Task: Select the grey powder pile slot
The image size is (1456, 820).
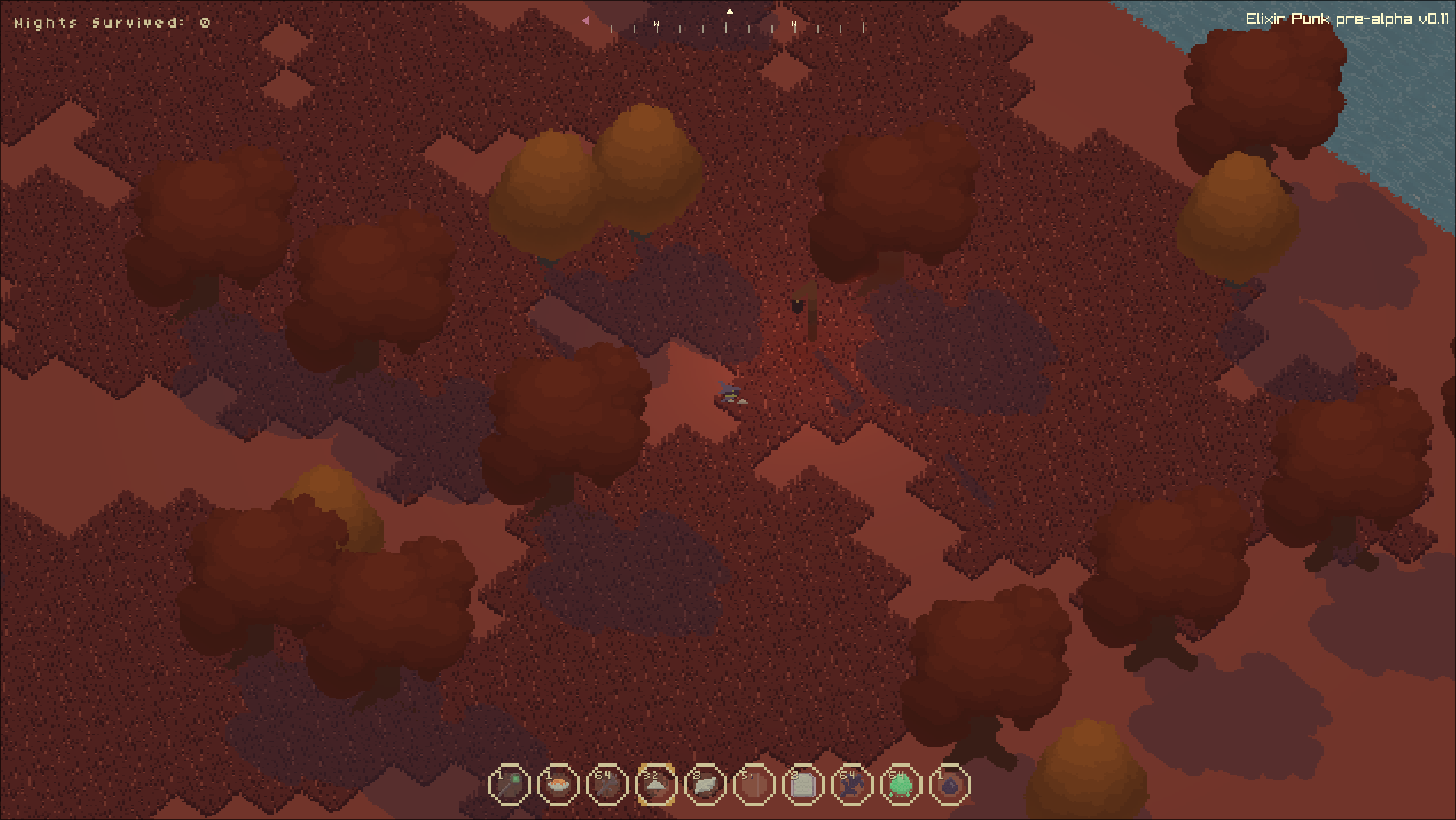Action: coord(657,785)
